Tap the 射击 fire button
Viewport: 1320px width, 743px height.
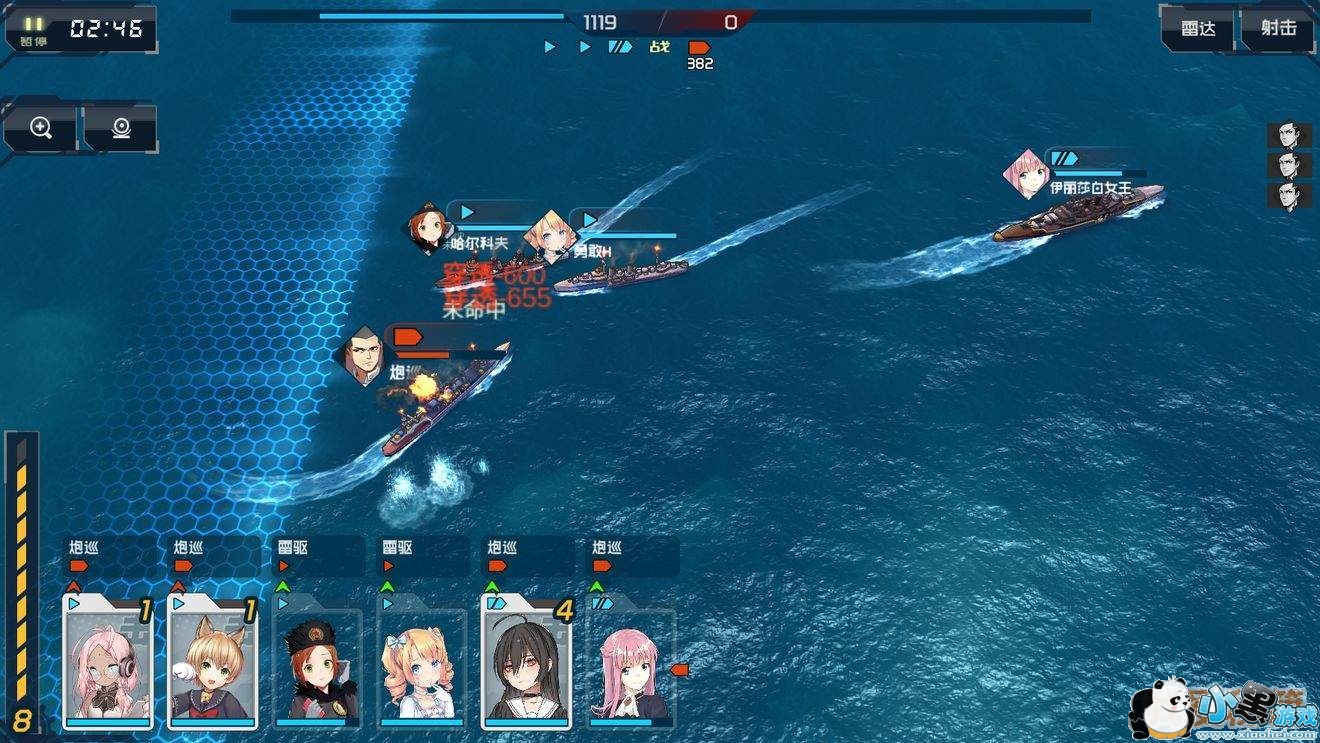click(1278, 29)
